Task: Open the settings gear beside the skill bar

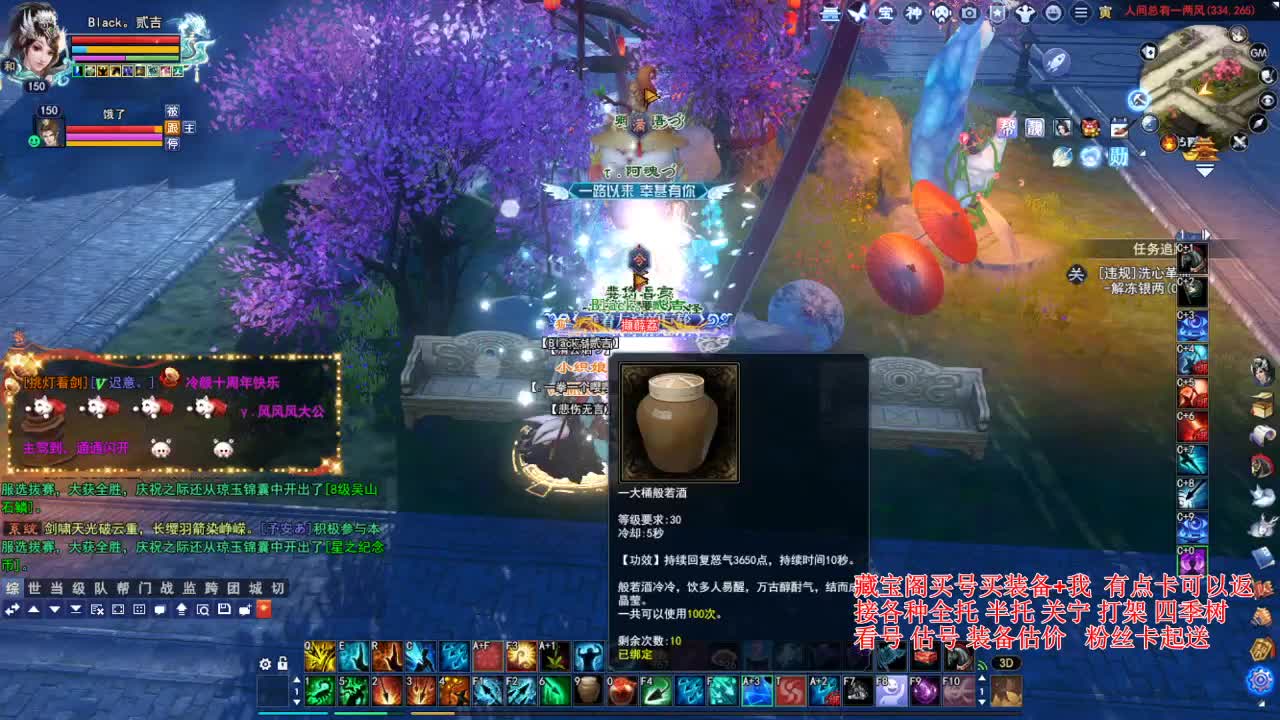Action: tap(264, 661)
